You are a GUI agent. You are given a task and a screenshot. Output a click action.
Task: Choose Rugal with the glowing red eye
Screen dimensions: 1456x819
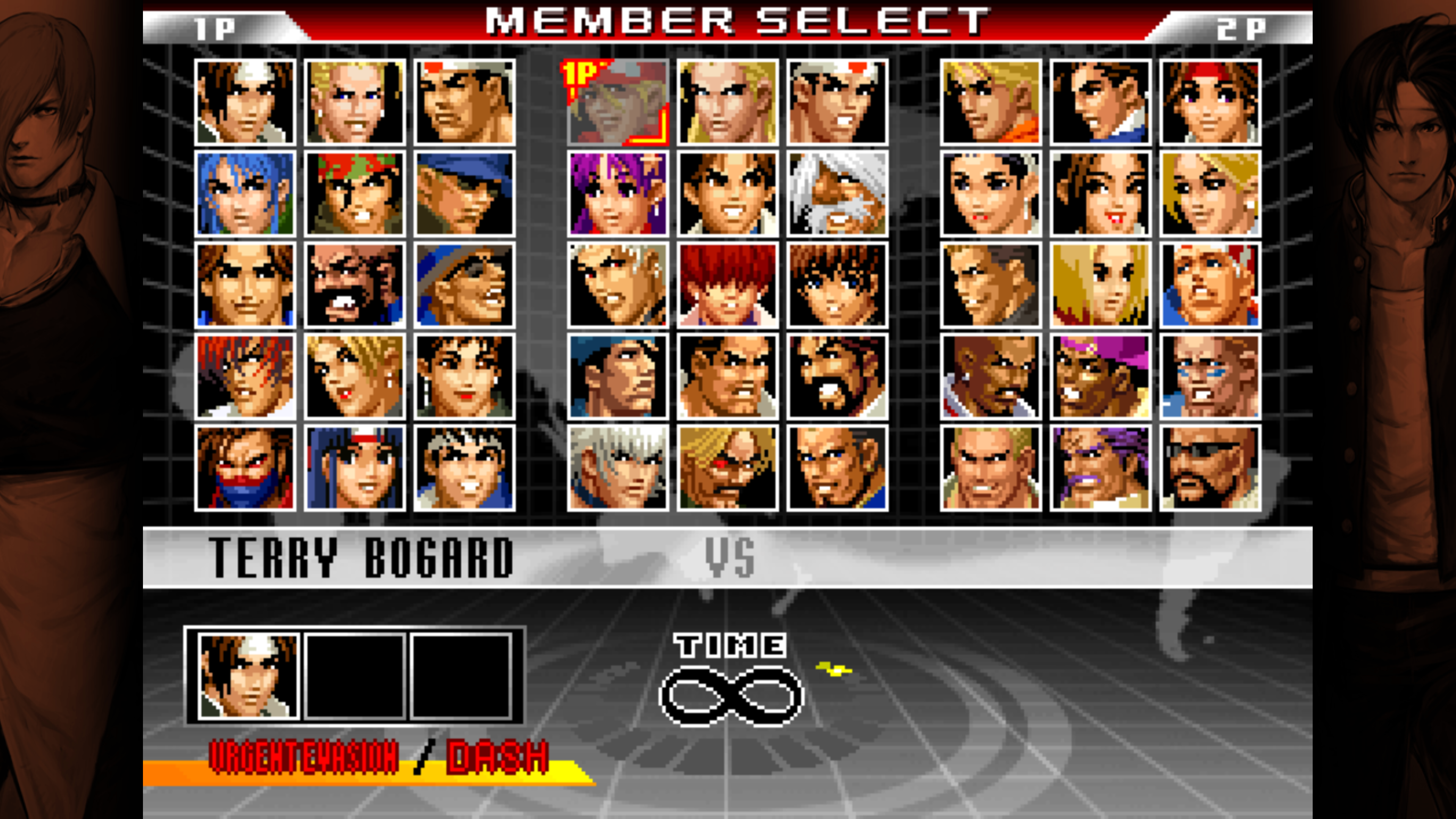click(x=728, y=468)
